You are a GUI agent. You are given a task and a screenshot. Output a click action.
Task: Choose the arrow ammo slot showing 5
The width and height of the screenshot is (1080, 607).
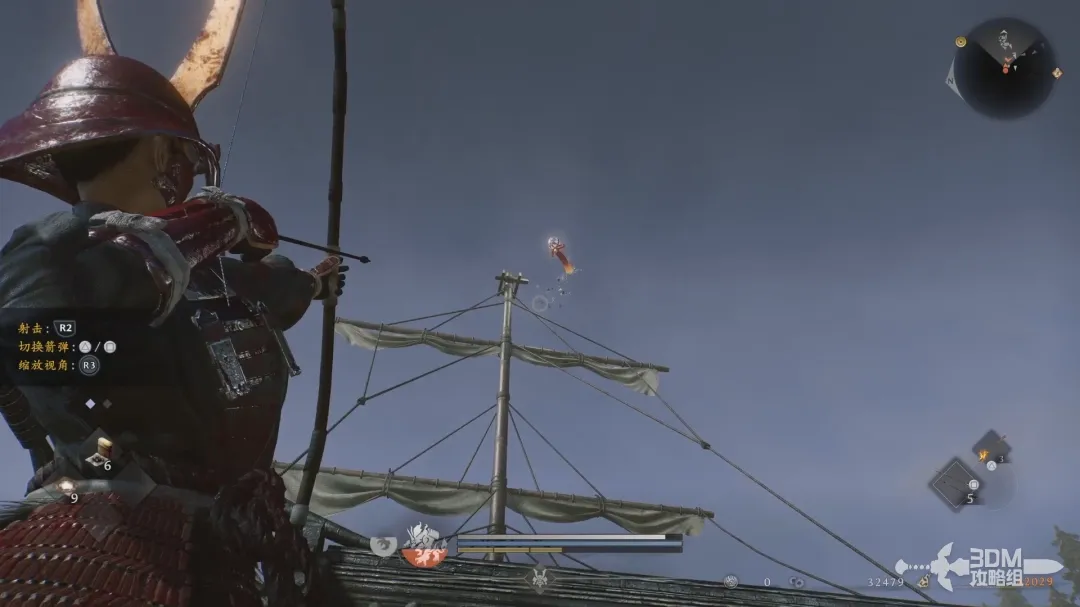pos(957,483)
